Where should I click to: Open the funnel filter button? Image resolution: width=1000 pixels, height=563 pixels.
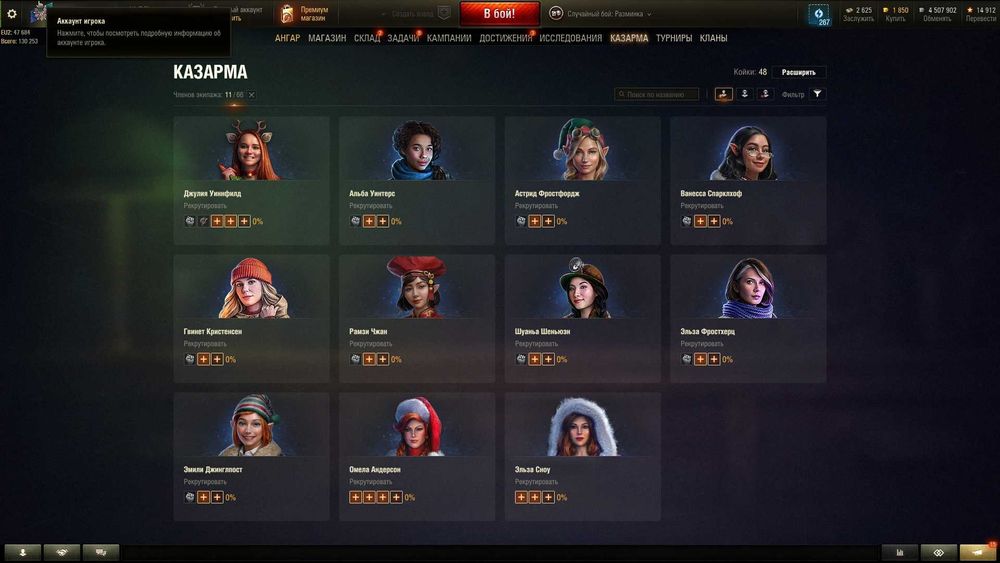point(817,94)
